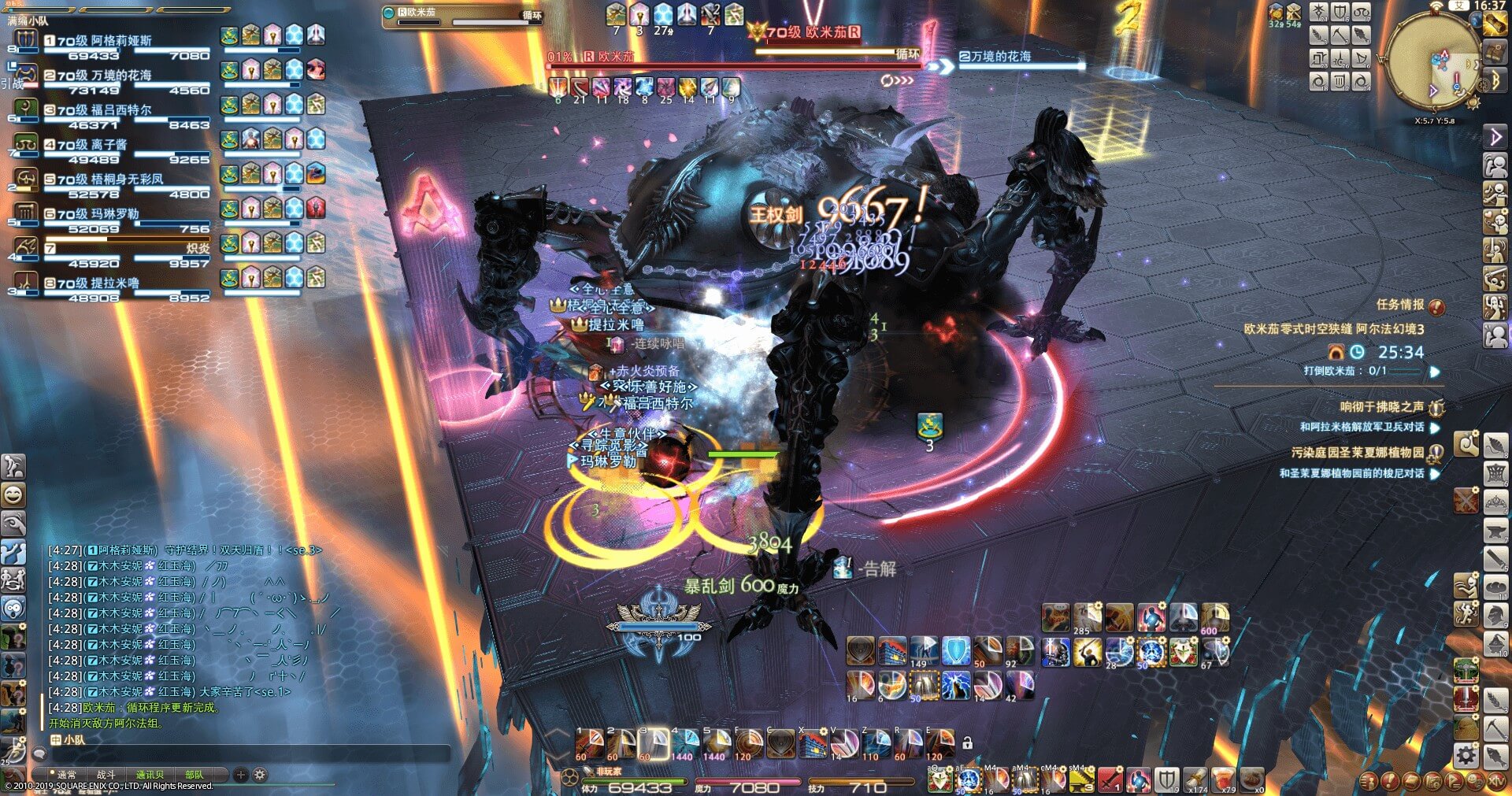Select the 部队 chat tab
This screenshot has height=796, width=1512.
(x=194, y=775)
